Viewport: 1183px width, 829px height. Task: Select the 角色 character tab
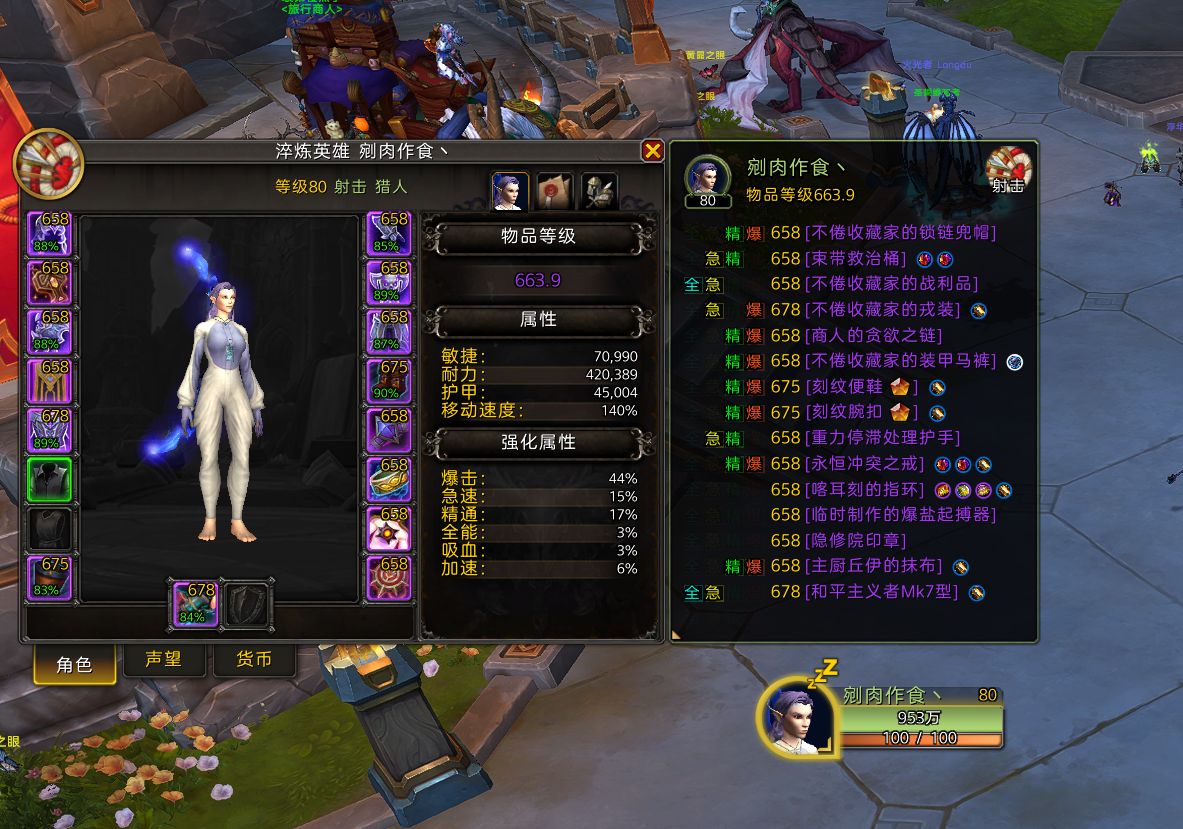click(x=74, y=664)
